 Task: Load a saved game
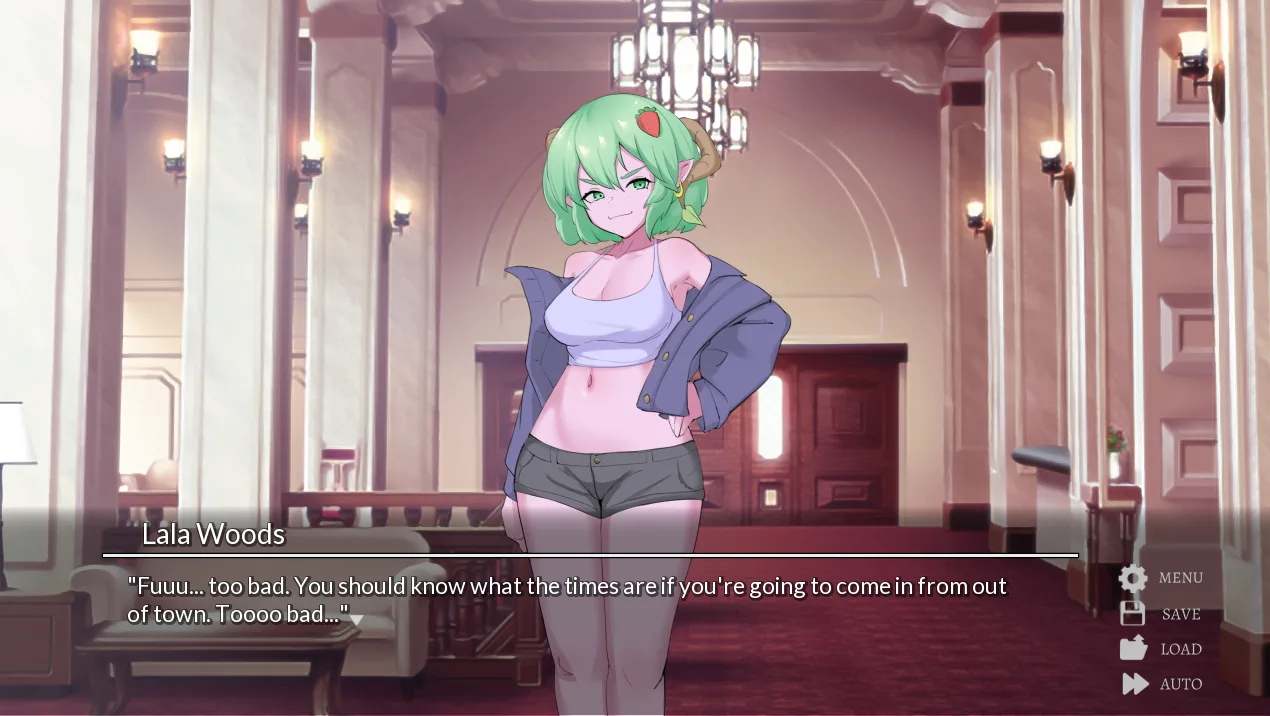pos(1160,649)
